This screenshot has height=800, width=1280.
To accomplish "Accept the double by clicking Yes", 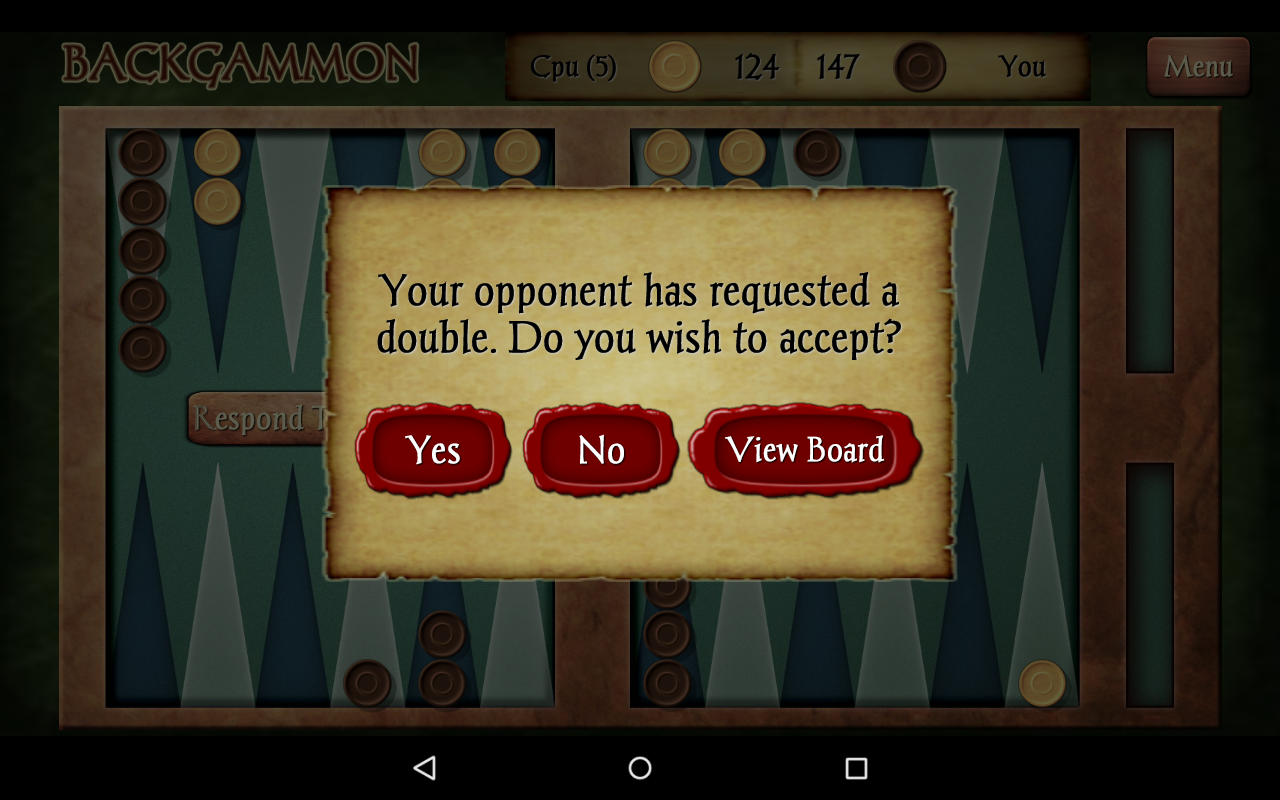I will coord(434,451).
